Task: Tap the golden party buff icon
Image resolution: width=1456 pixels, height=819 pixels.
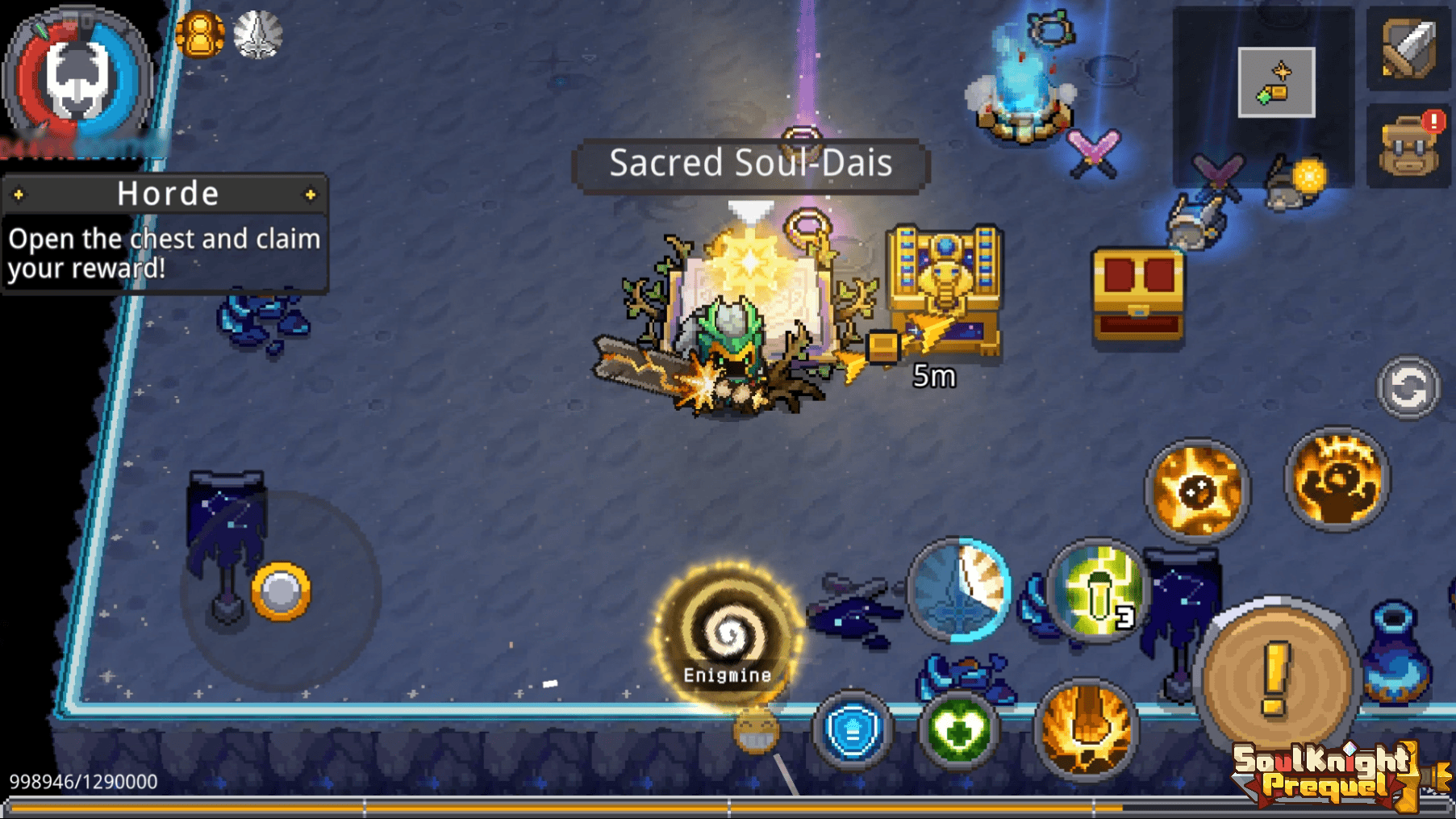Action: pos(199,35)
